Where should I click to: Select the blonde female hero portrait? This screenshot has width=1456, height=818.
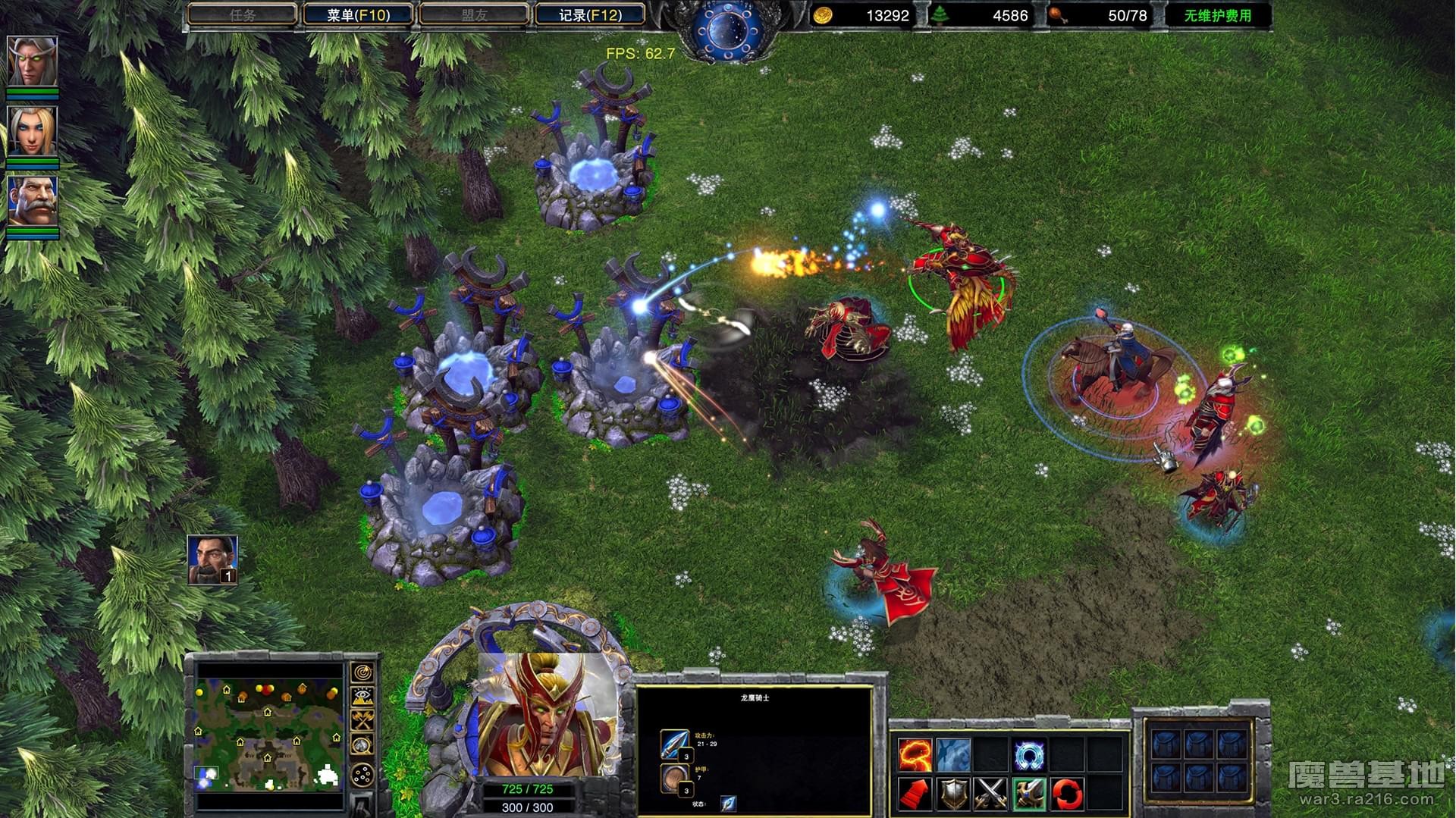point(32,131)
